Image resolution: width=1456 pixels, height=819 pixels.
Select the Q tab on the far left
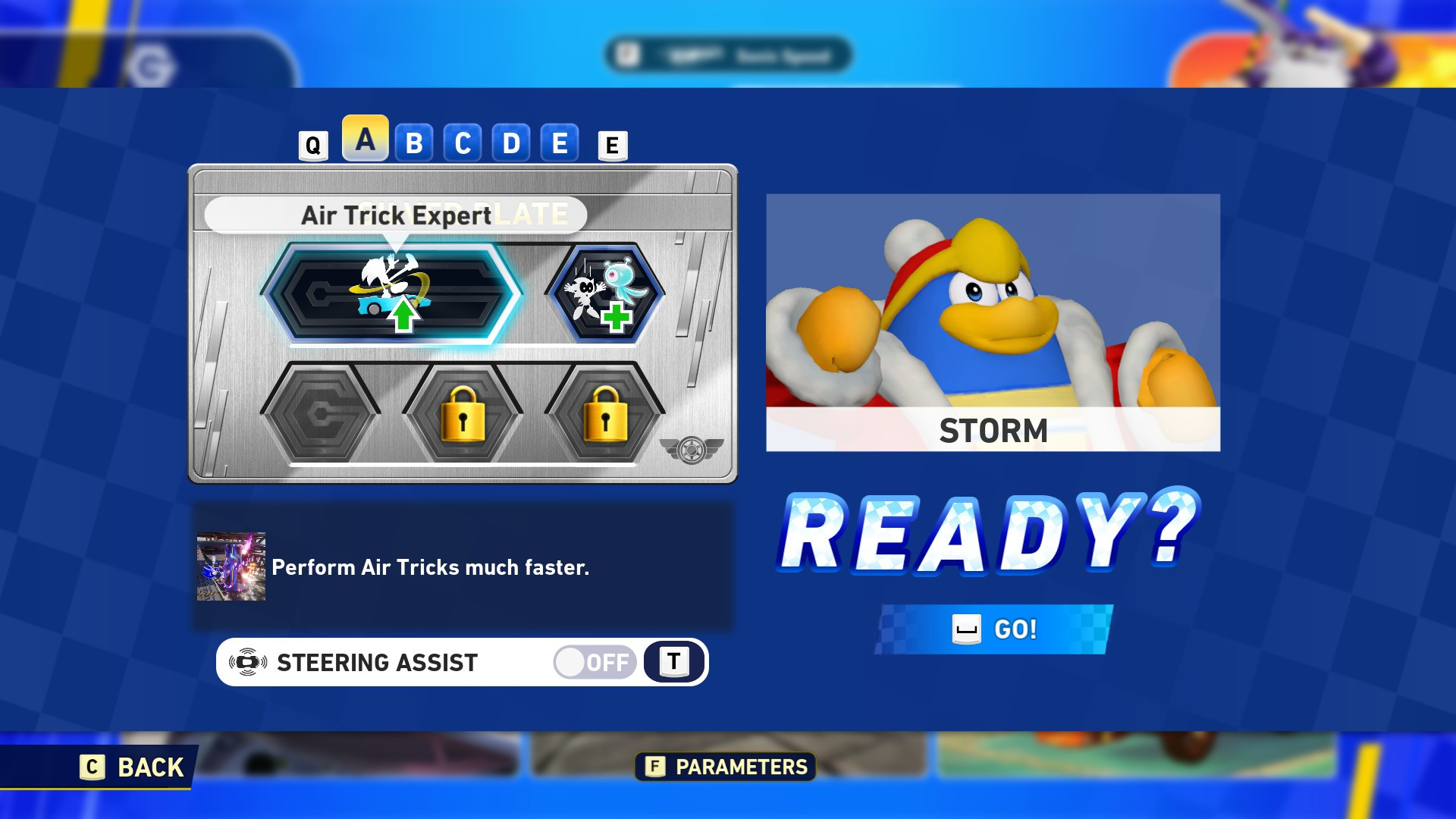(x=312, y=144)
